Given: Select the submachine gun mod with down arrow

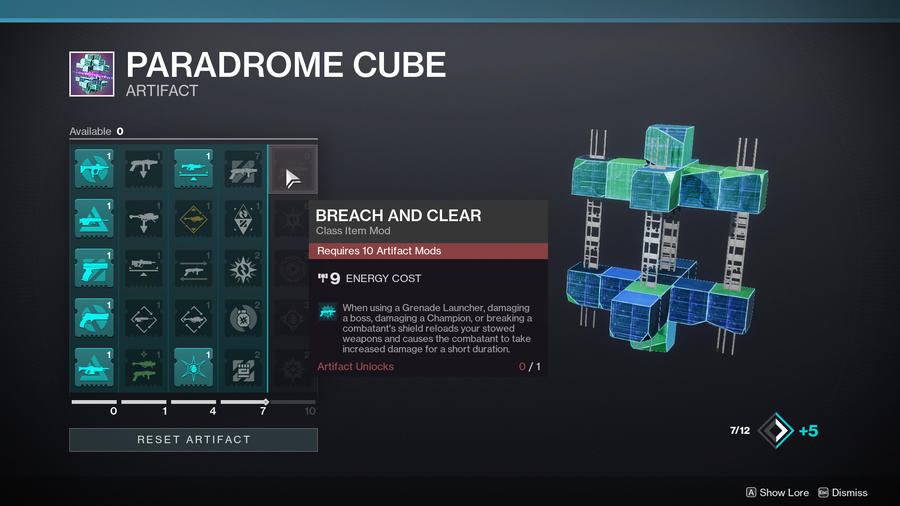Looking at the screenshot, I should [145, 170].
